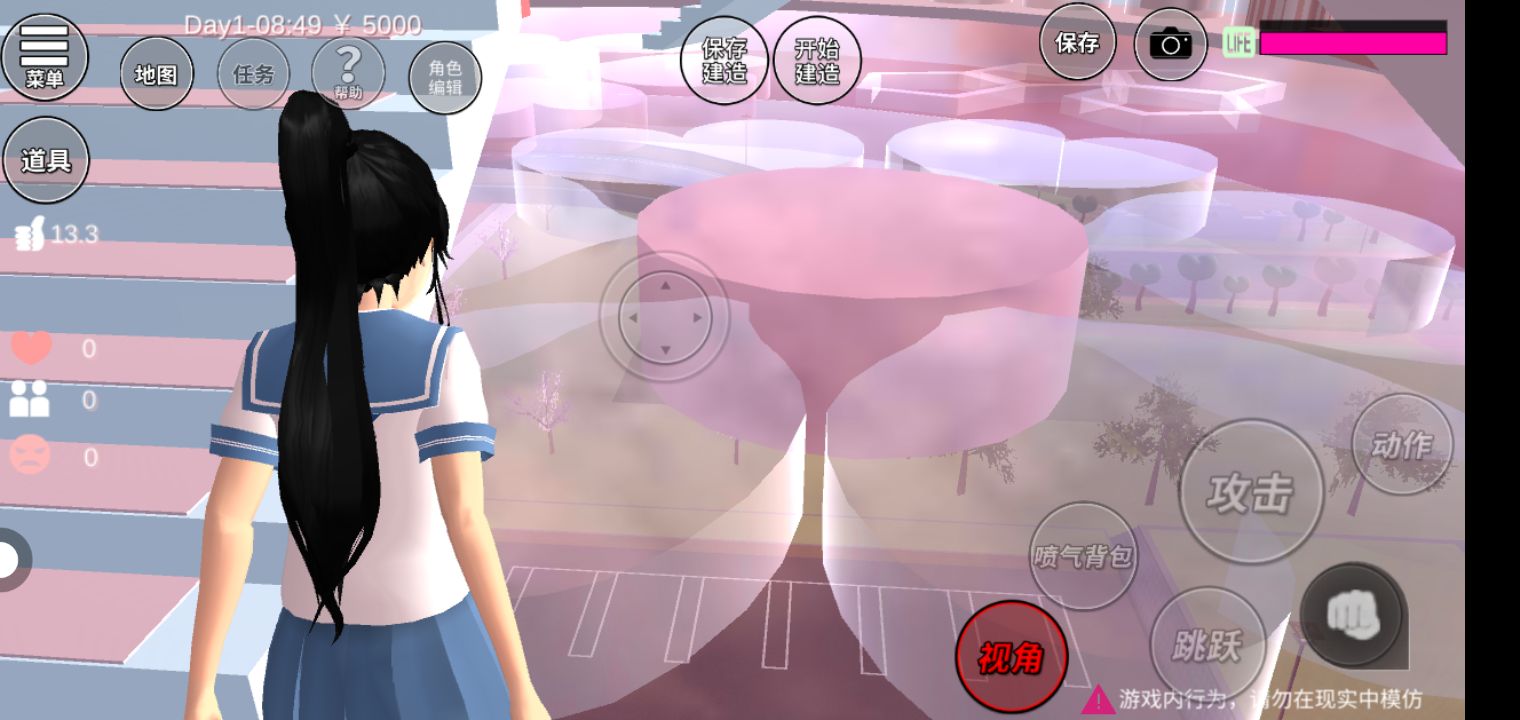Viewport: 1520px width, 720px height.
Task: Activate the 喷气背包 jetpack
Action: [x=1083, y=555]
